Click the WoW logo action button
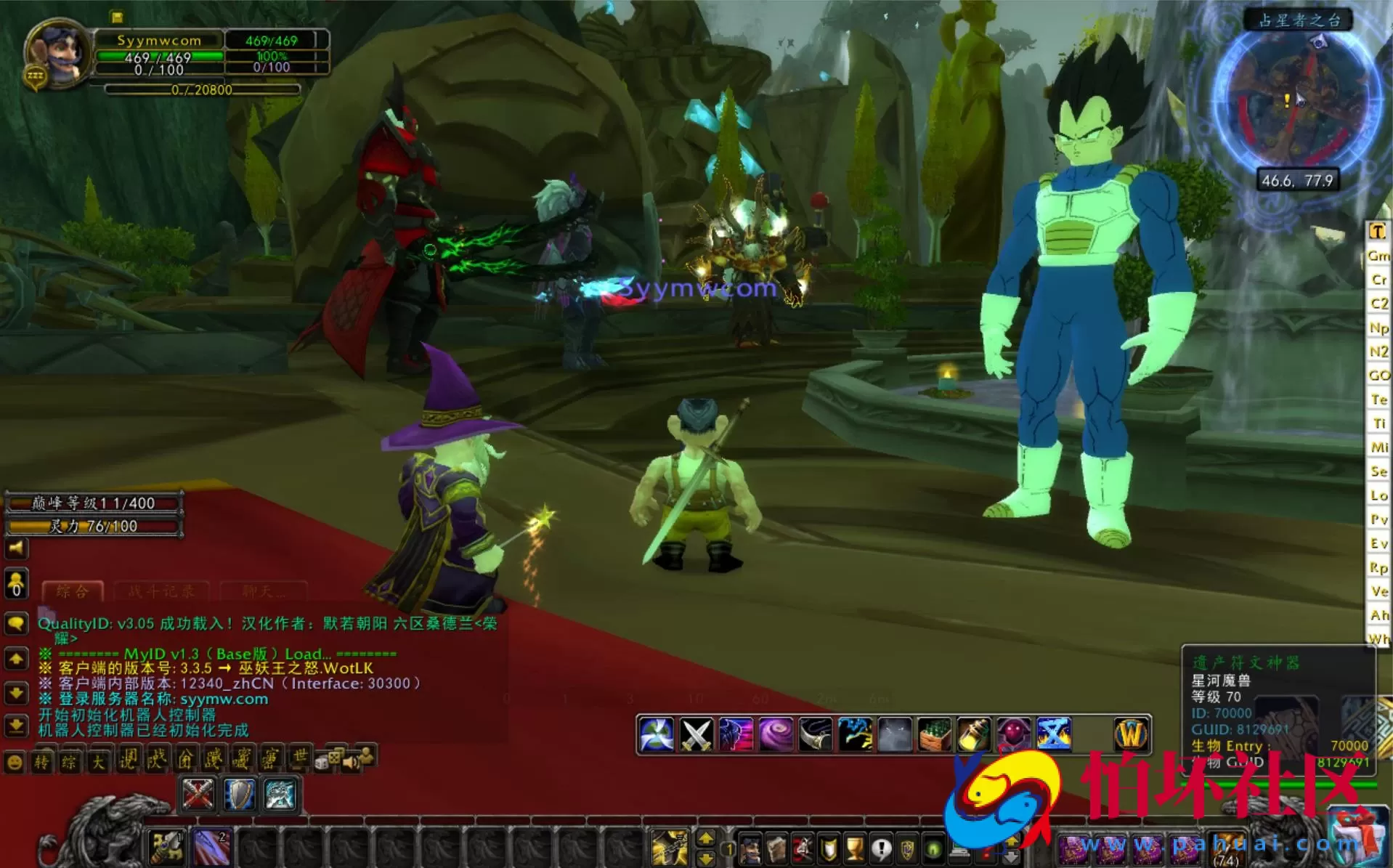Screen dimensions: 1393x868 tap(1130, 734)
